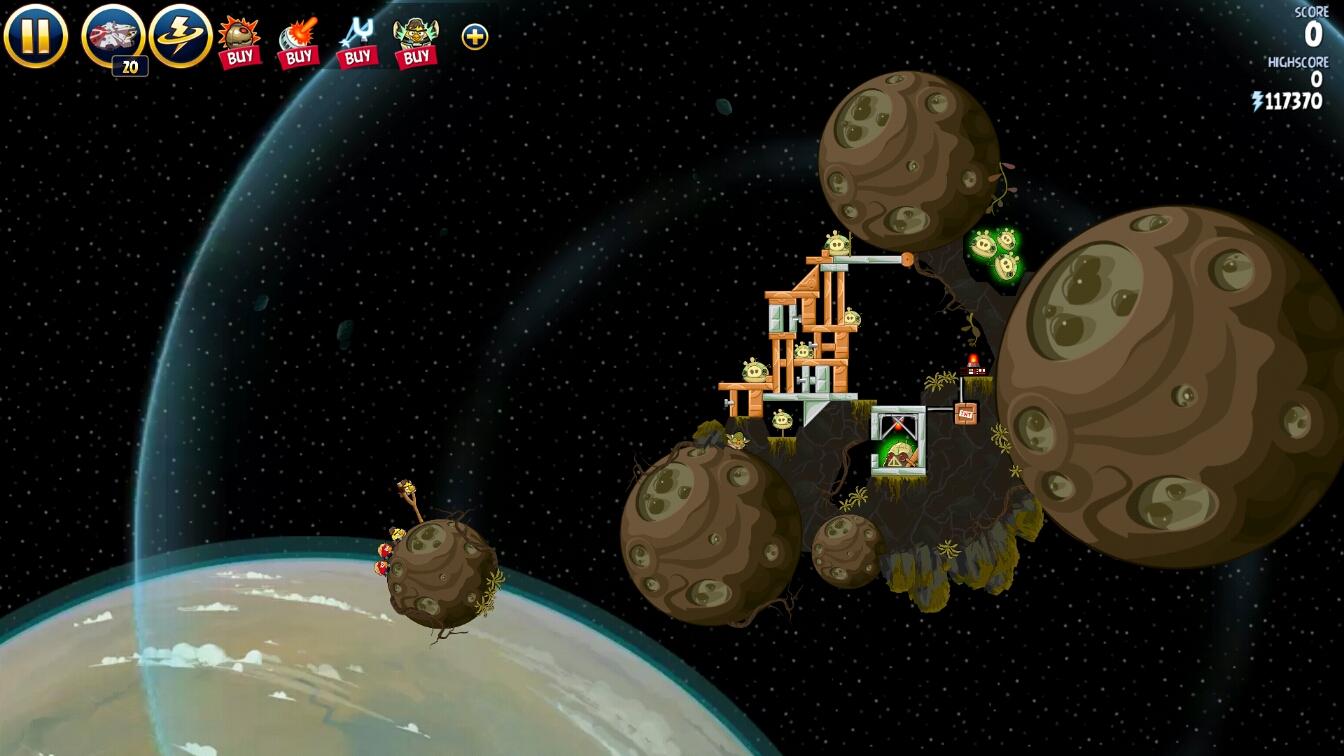Buy the glowing blue slingshot power-up

357,41
